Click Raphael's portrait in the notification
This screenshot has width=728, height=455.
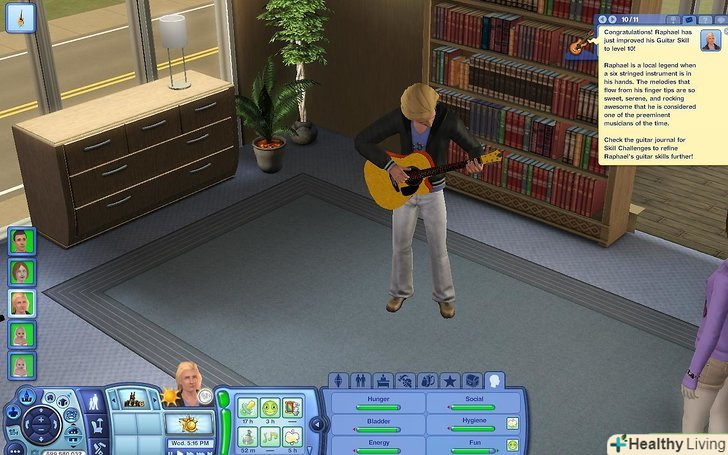tap(710, 41)
